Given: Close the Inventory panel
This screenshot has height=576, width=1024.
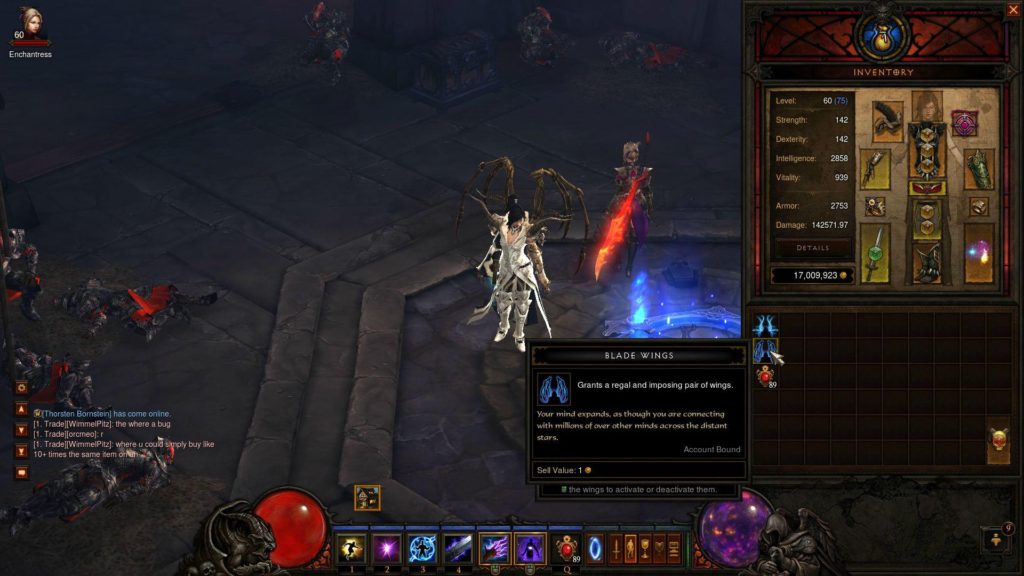Looking at the screenshot, I should (x=1013, y=10).
